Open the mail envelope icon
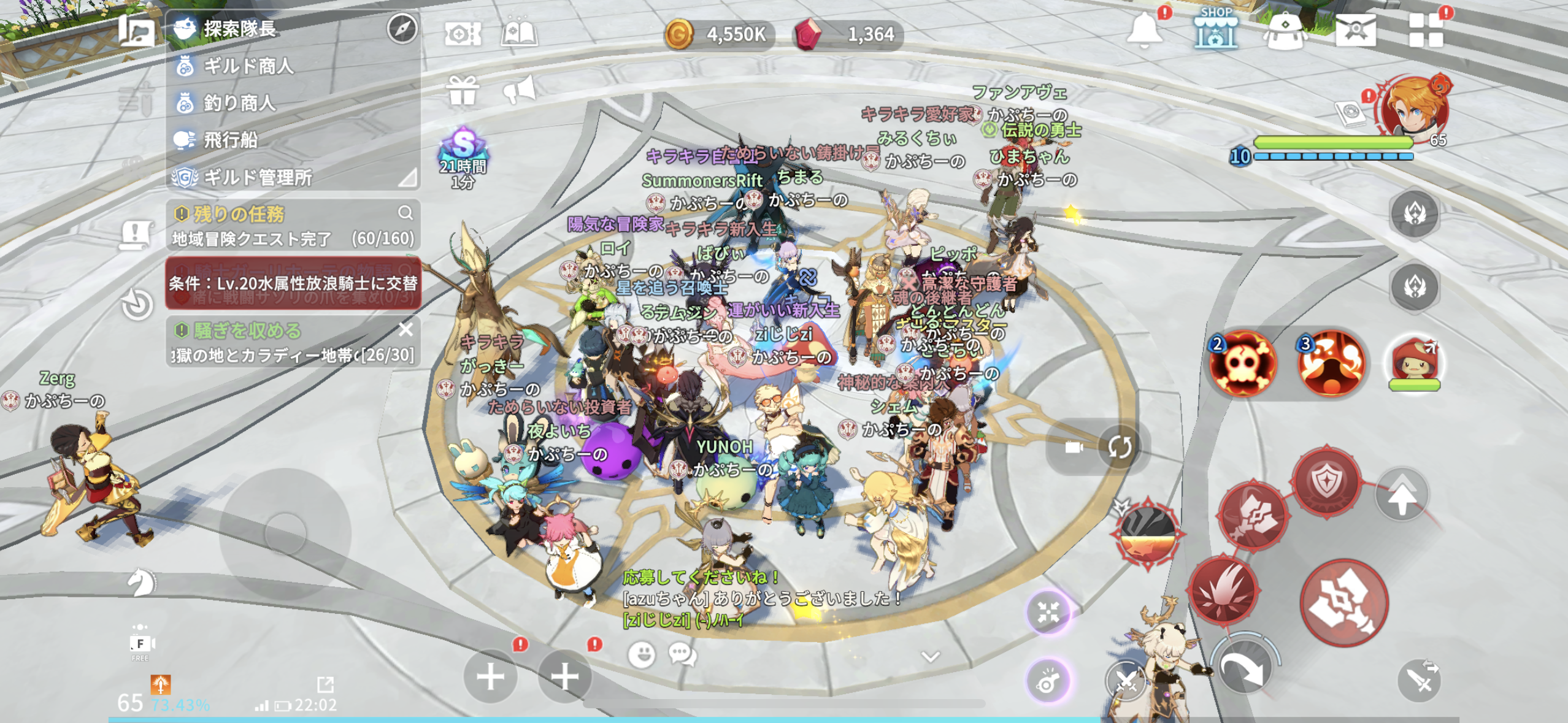This screenshot has width=1568, height=723. (1356, 29)
